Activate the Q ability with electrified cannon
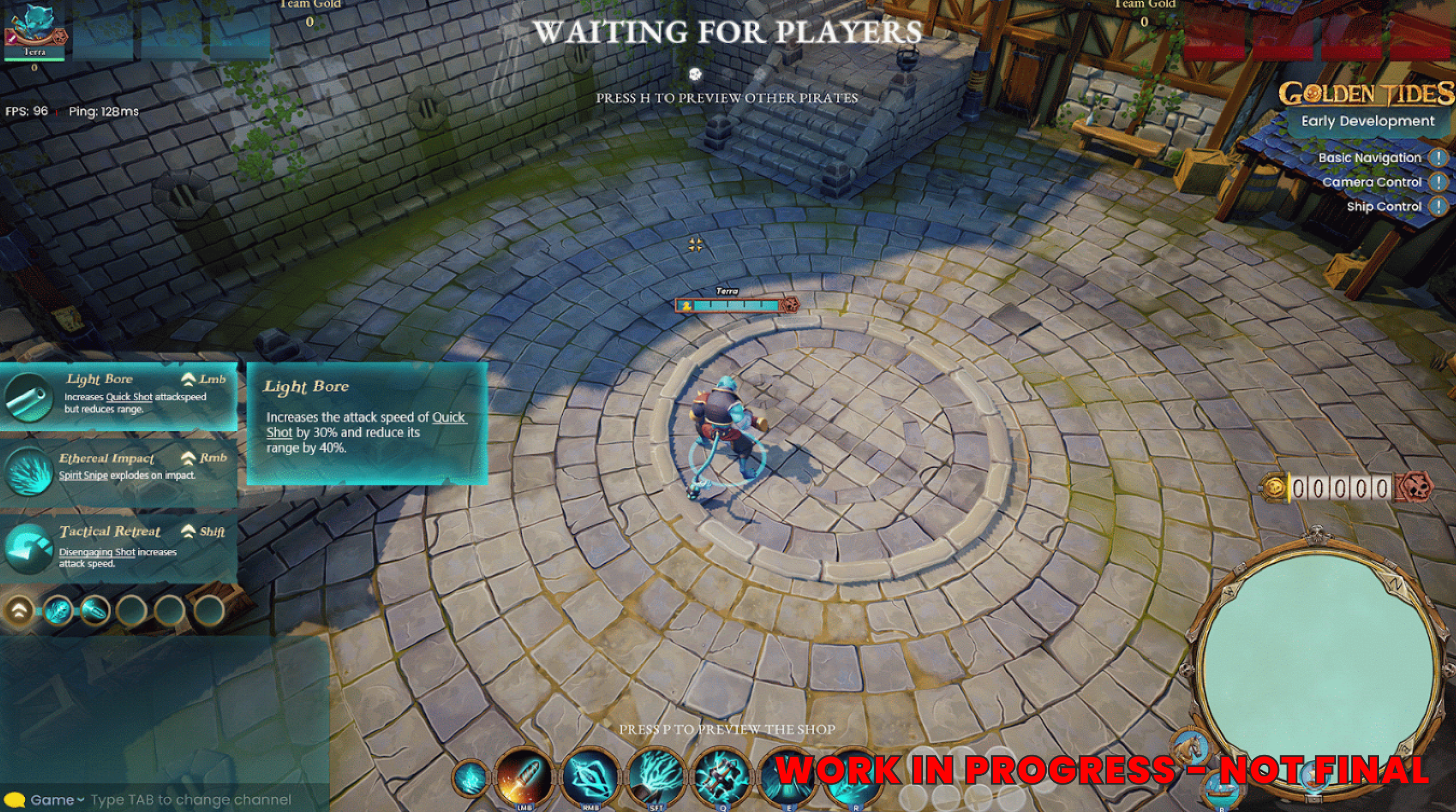 tap(723, 778)
